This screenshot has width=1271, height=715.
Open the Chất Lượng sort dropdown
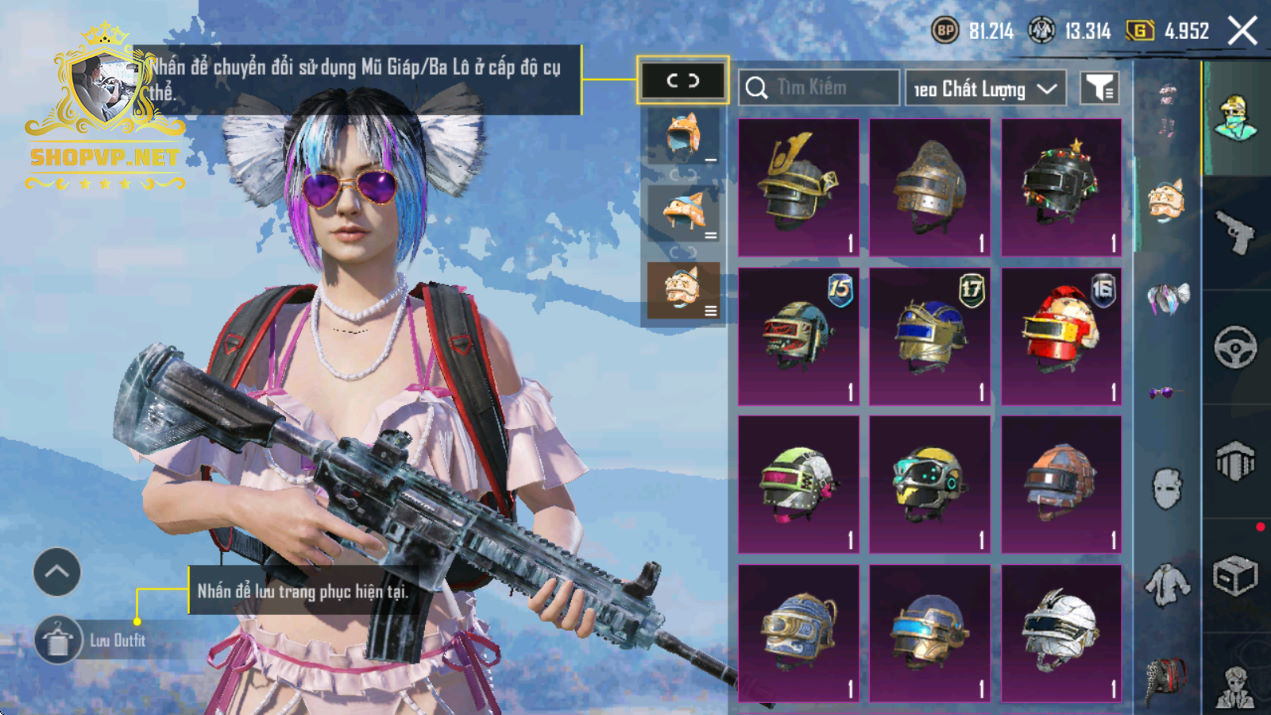point(985,89)
